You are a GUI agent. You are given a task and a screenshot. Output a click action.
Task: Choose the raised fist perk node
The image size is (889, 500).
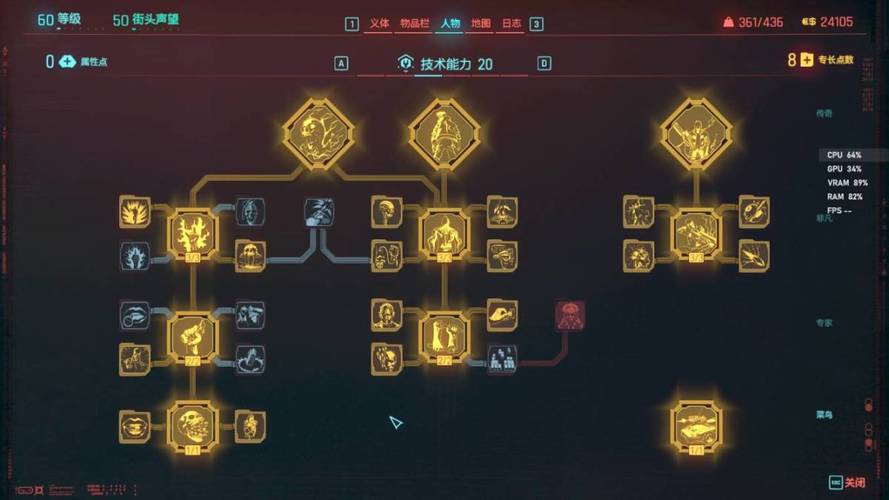pyautogui.click(x=193, y=336)
